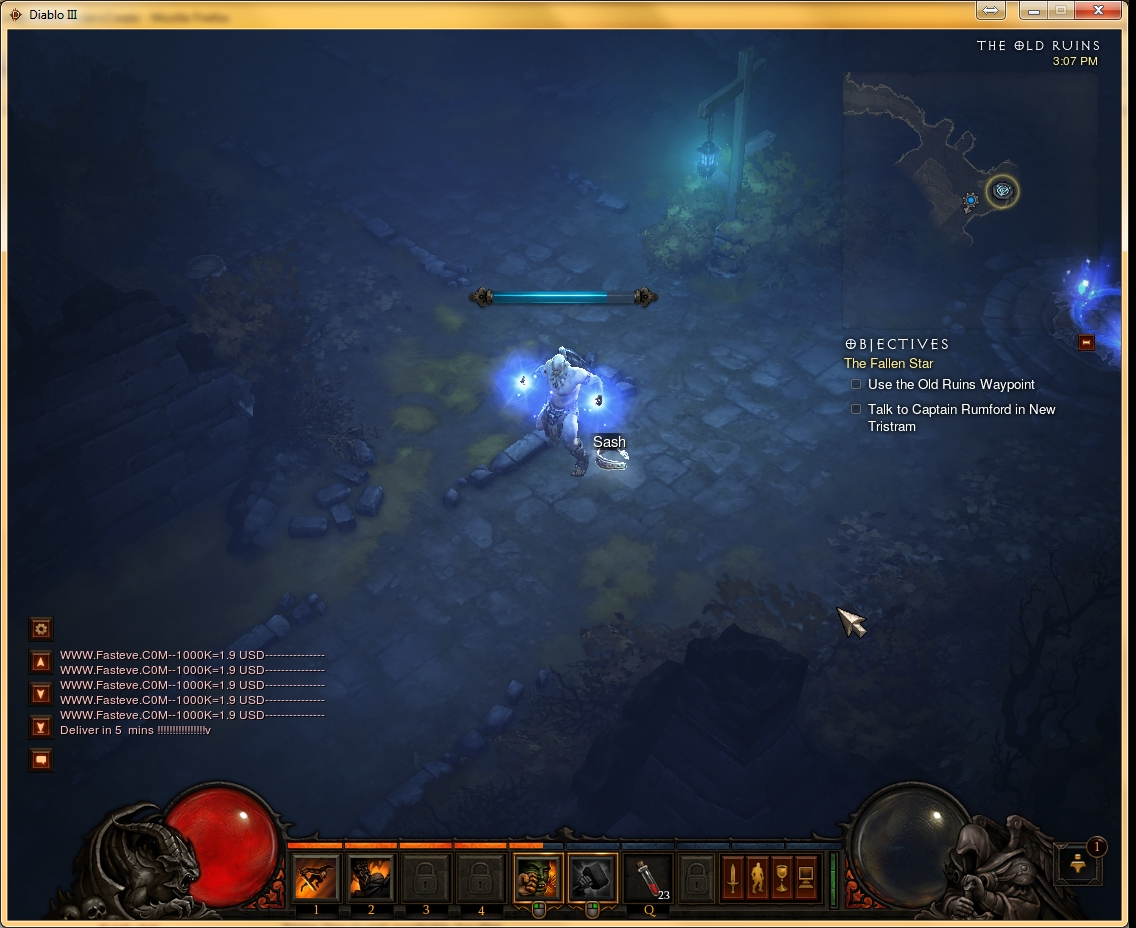Open the computer icon game menu
Screen dimensions: 1136x928
coord(805,878)
